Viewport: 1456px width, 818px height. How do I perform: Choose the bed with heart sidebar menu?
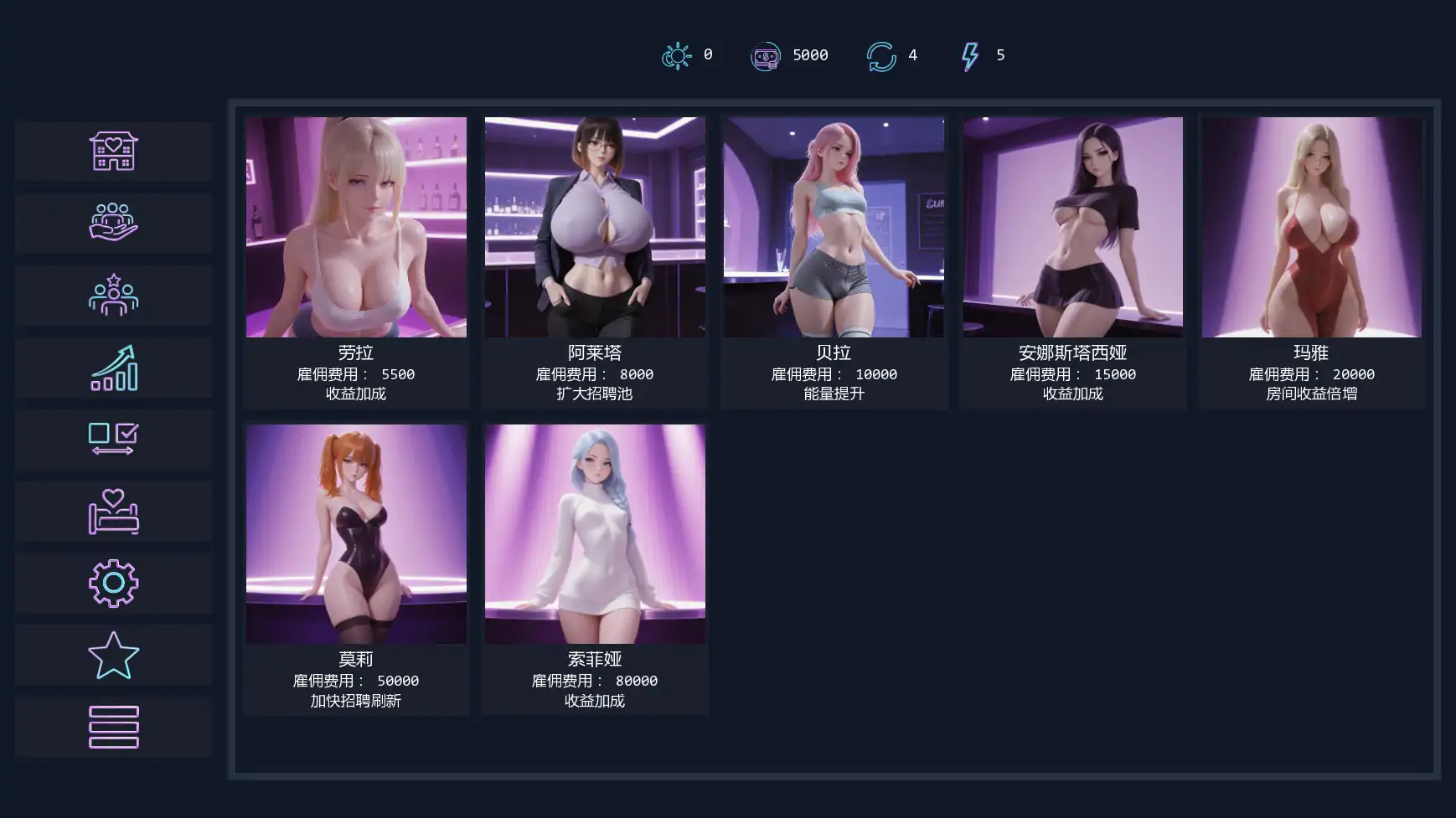pyautogui.click(x=113, y=511)
